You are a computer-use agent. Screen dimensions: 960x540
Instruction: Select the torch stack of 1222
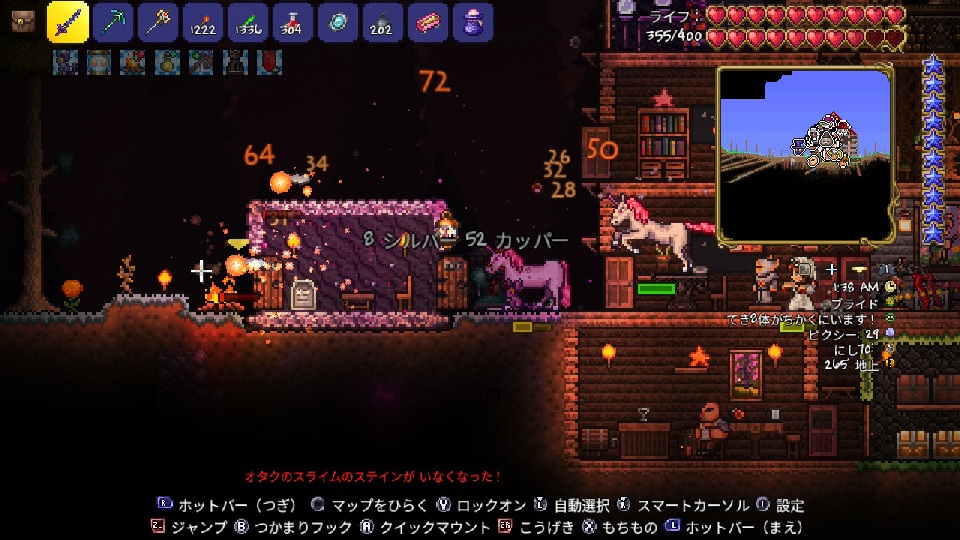tap(203, 21)
